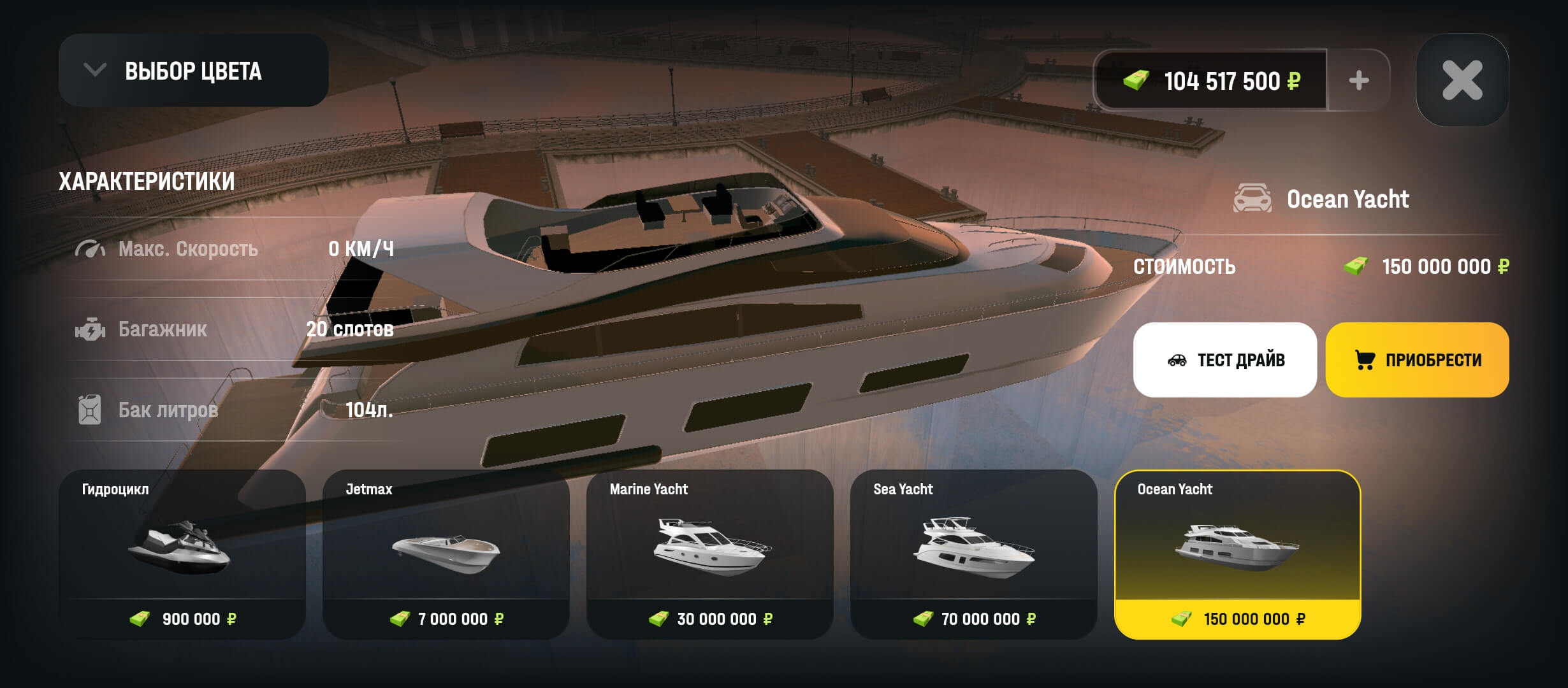Choose the Ocean Yacht card

click(x=1237, y=554)
